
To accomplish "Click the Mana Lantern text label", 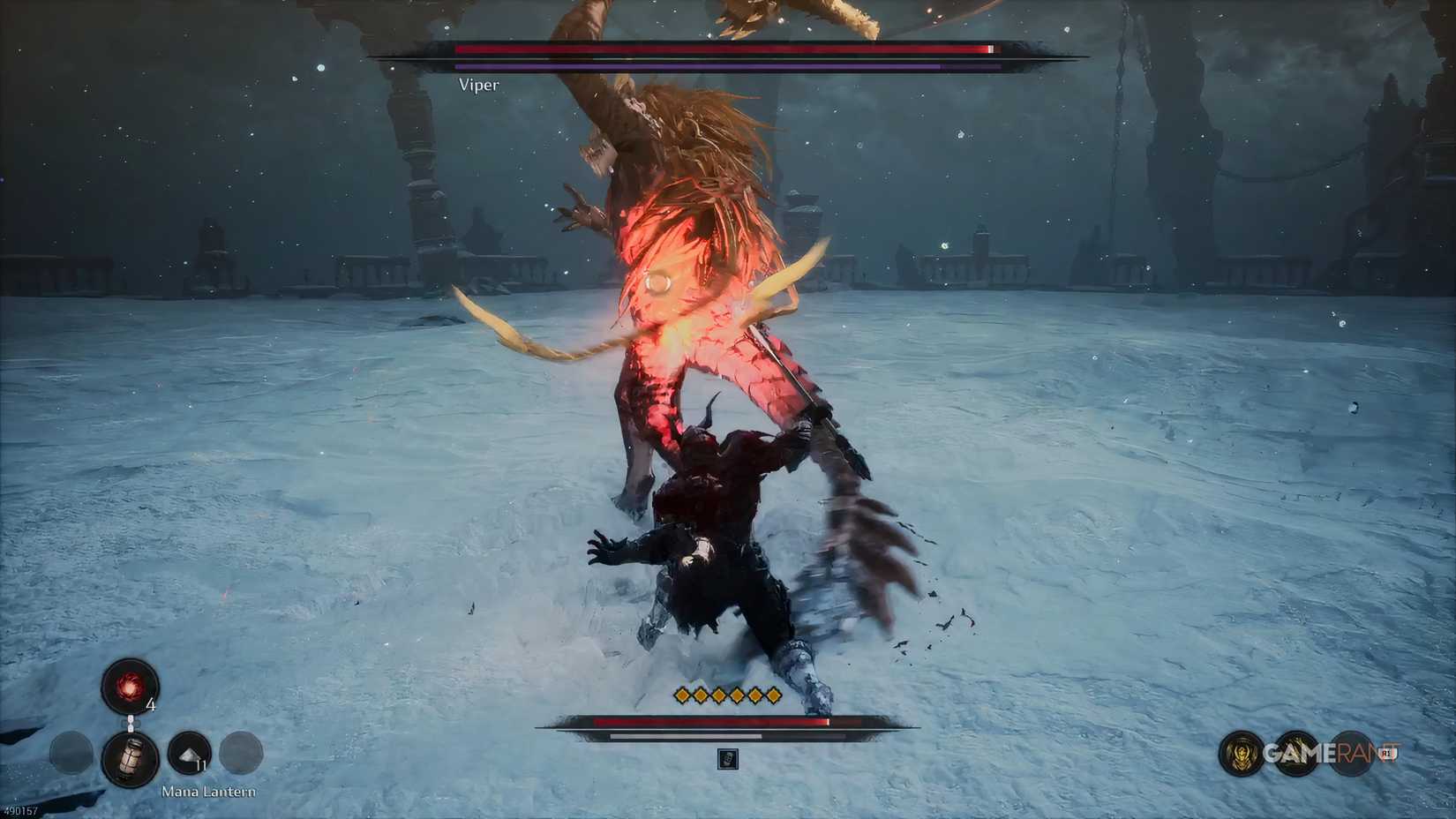I will (207, 792).
